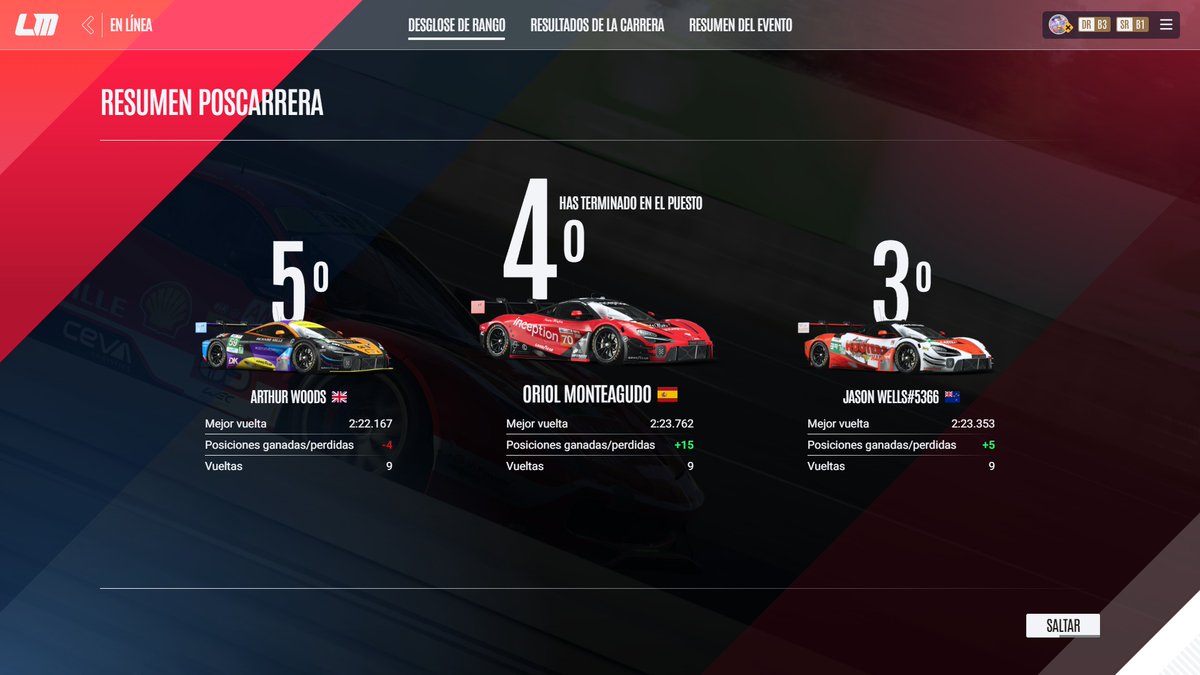Image resolution: width=1200 pixels, height=675 pixels.
Task: Click the Saltar button to skip
Action: (1062, 626)
